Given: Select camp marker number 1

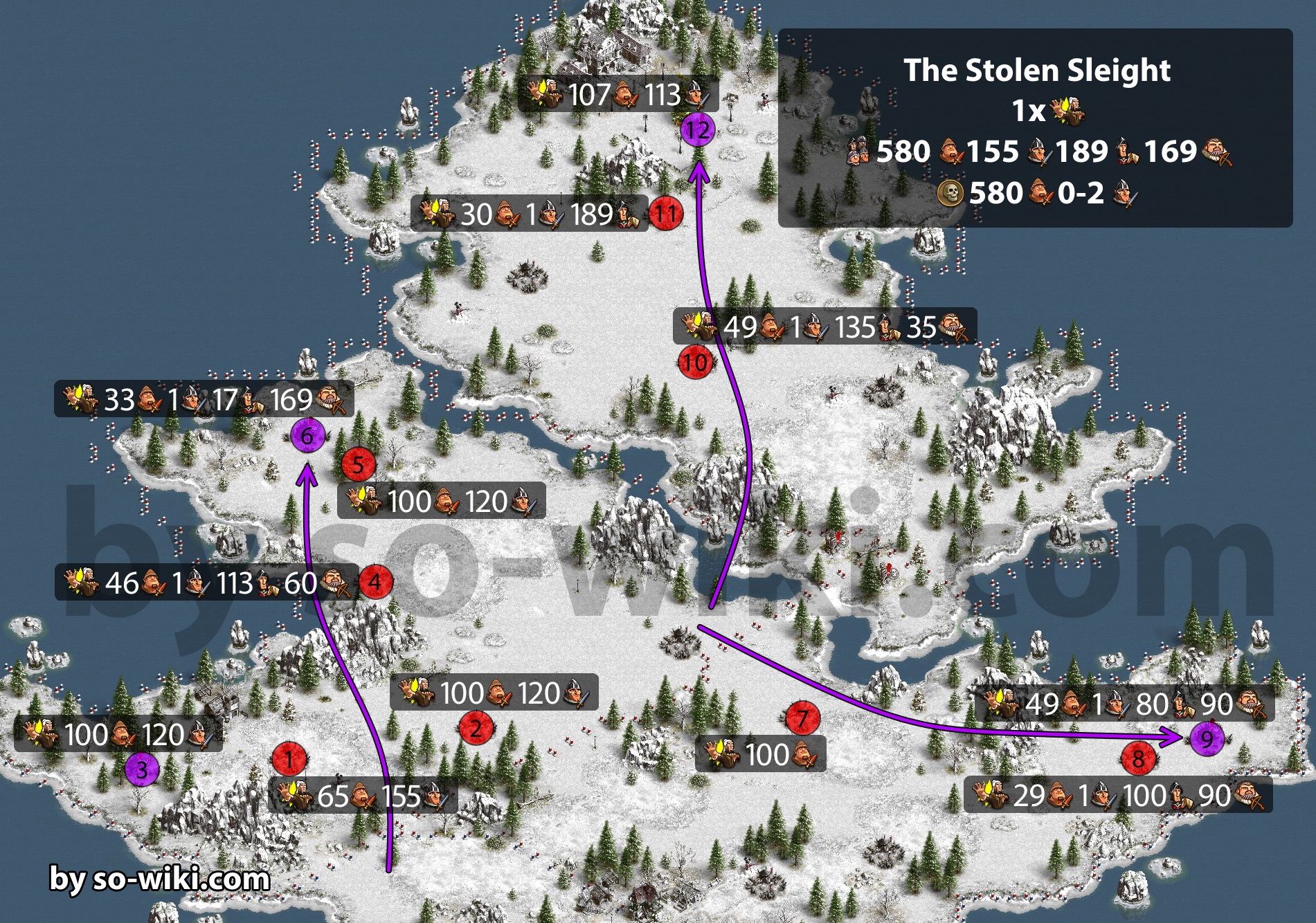Looking at the screenshot, I should click(x=289, y=760).
